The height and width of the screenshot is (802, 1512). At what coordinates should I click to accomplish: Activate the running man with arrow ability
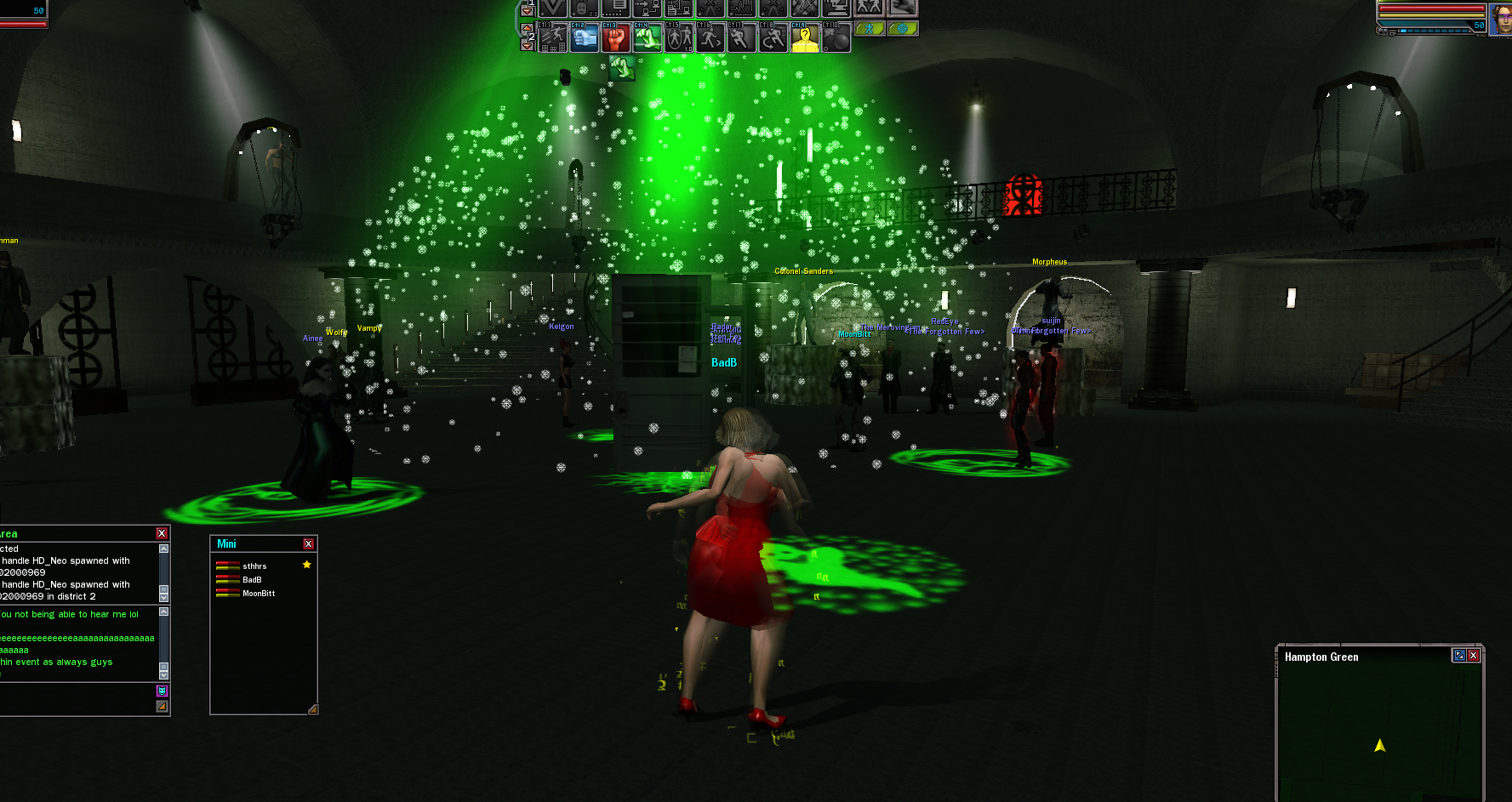click(x=710, y=38)
